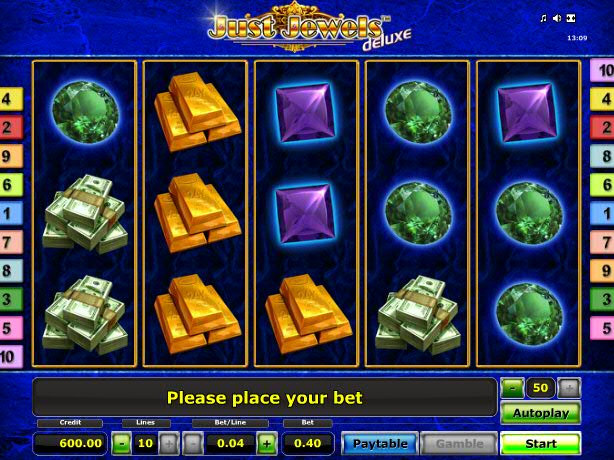Decrease the number of Lines
Screen dimensions: 614x460
[120, 443]
